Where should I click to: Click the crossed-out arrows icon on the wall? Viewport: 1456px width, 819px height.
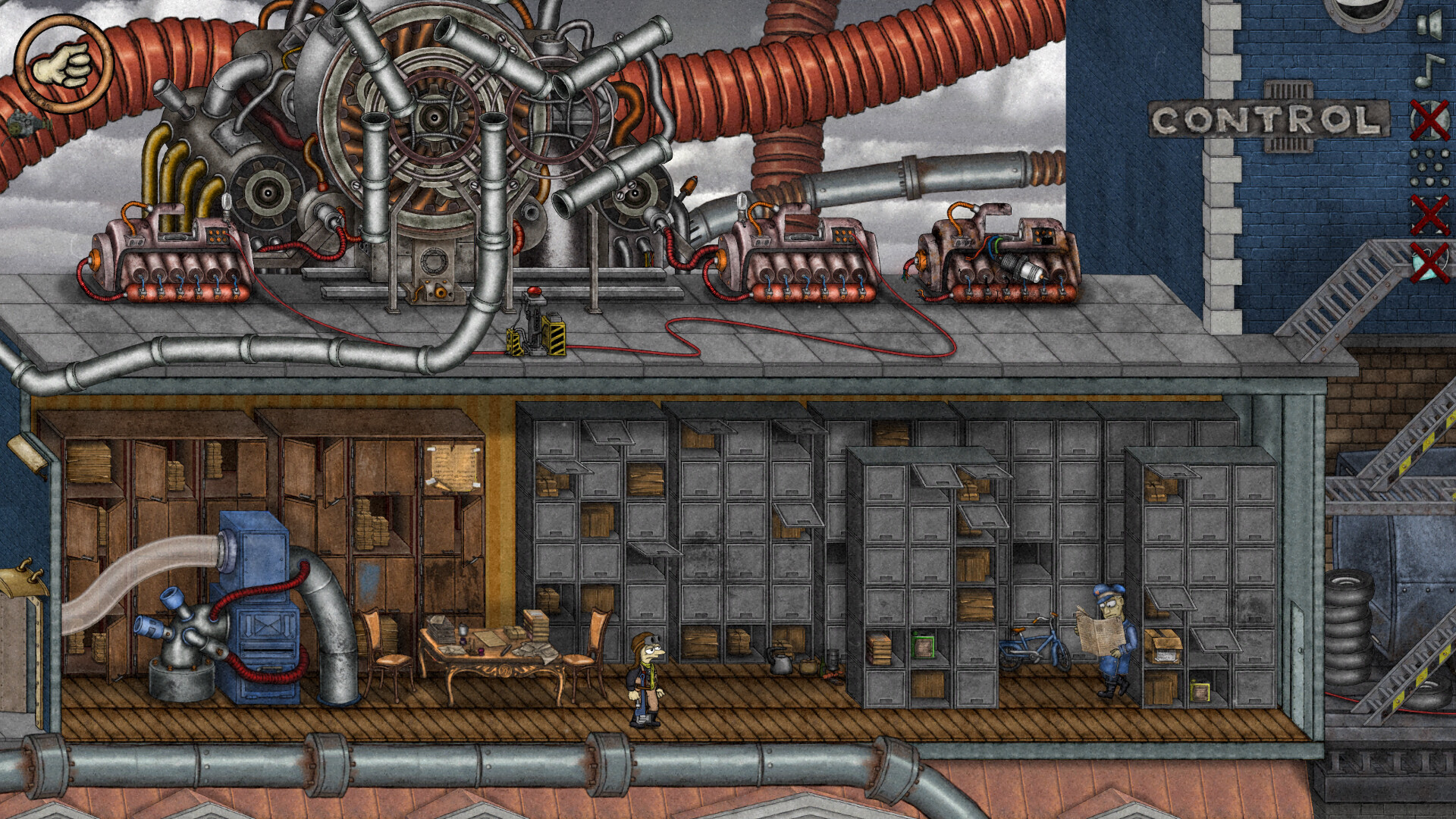click(x=1431, y=213)
